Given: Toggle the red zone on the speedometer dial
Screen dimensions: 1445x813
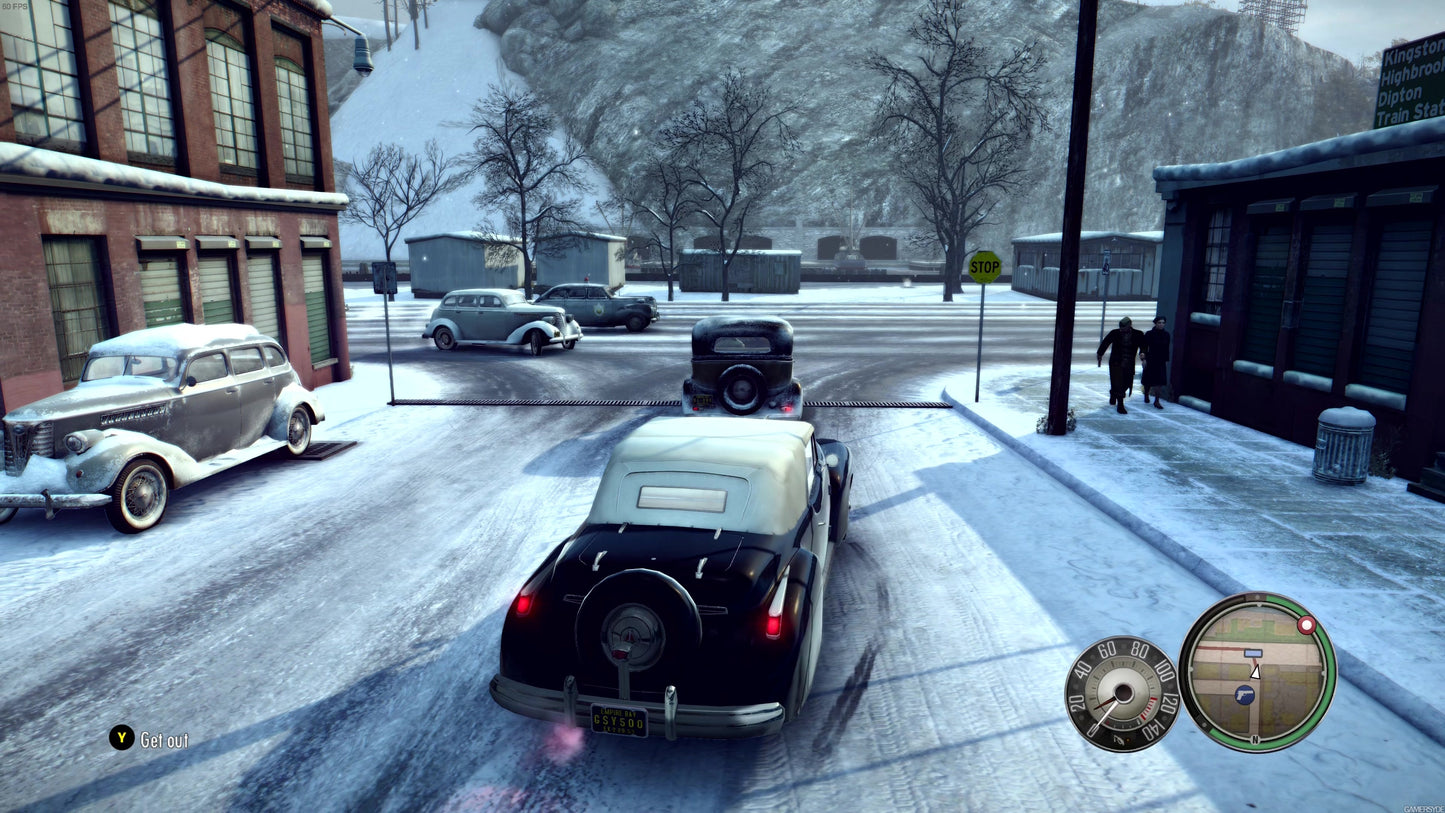Looking at the screenshot, I should pyautogui.click(x=1149, y=707).
